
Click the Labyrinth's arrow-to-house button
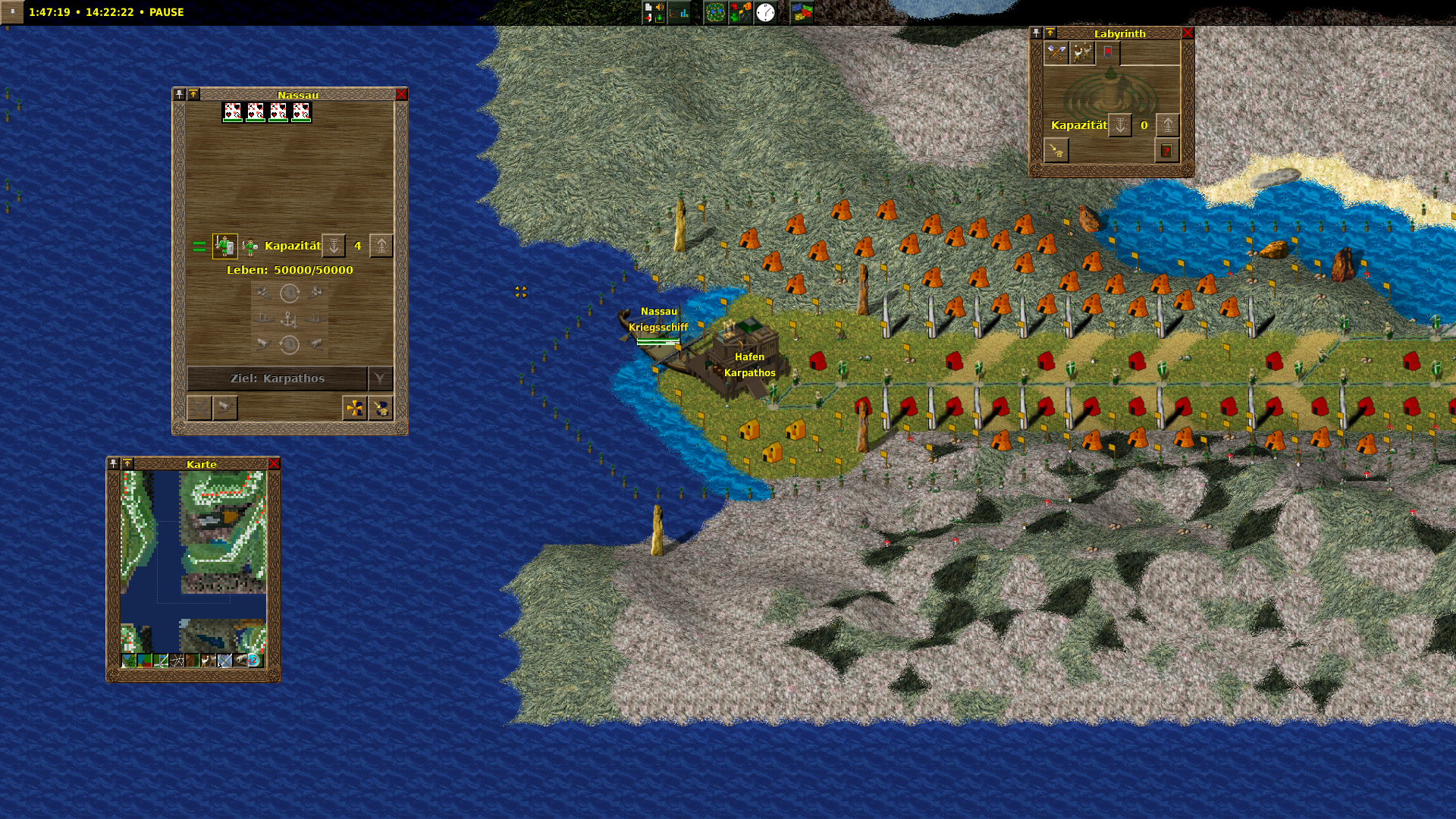(1056, 151)
